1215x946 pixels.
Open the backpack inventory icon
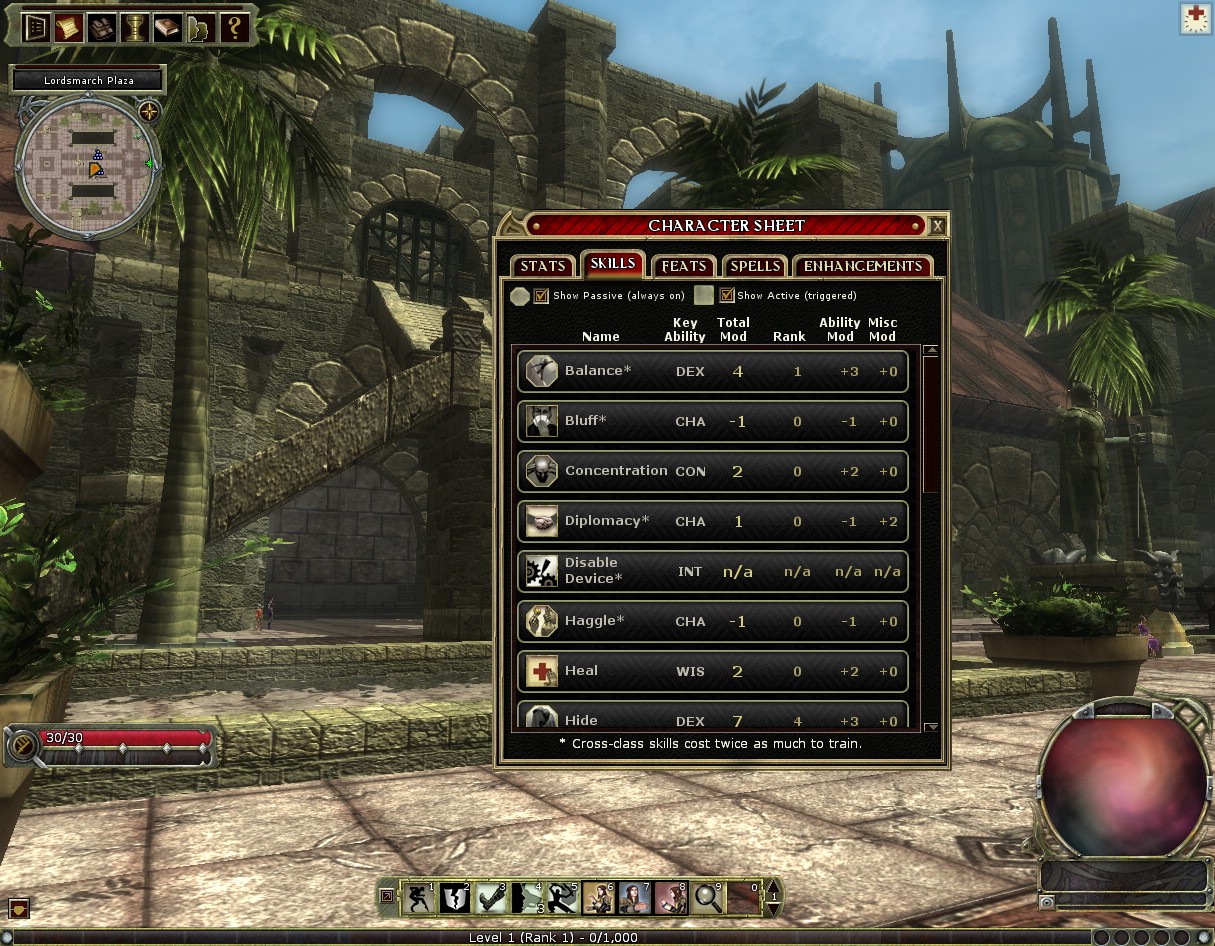tap(102, 27)
